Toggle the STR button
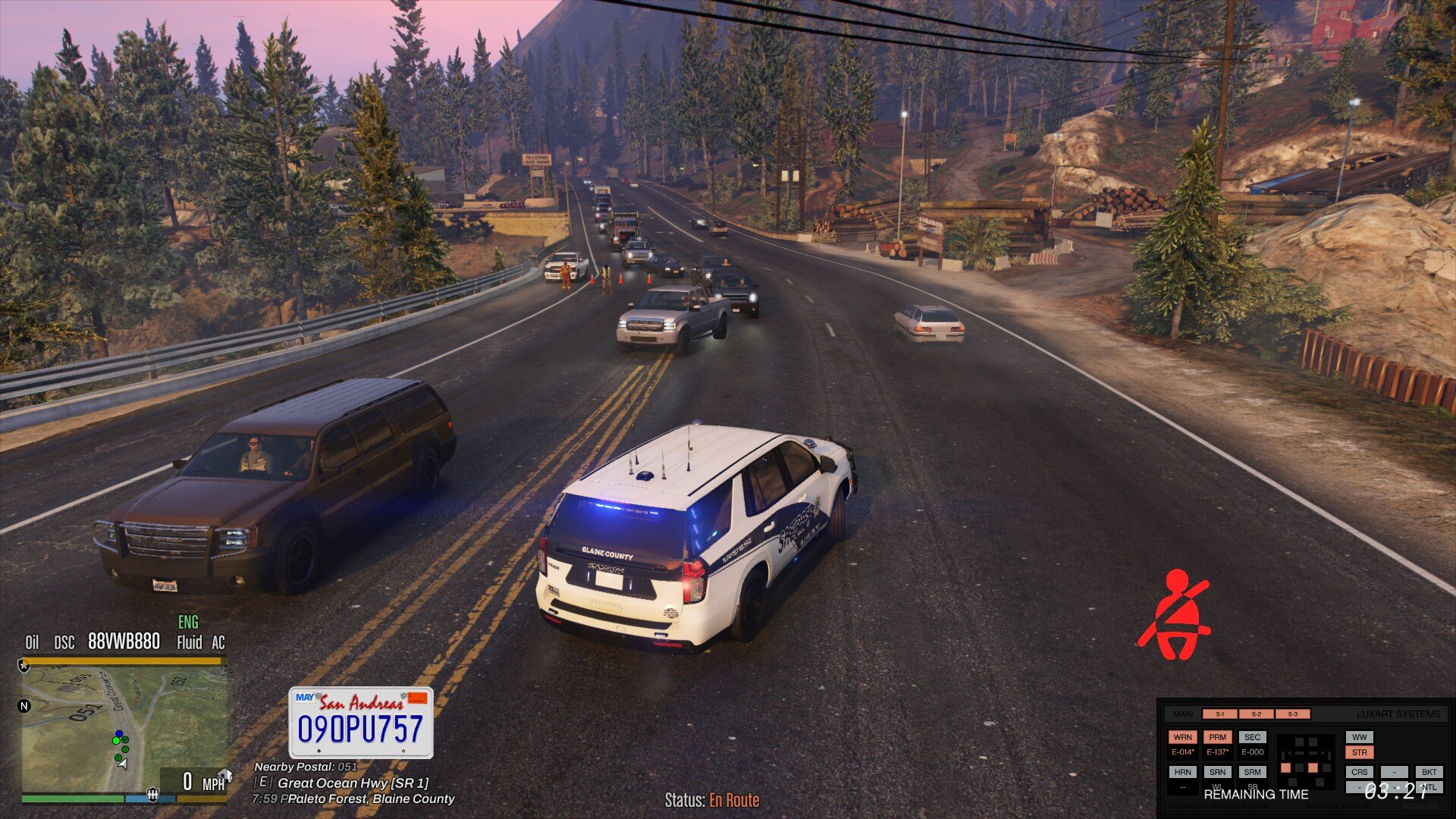 click(x=1359, y=753)
